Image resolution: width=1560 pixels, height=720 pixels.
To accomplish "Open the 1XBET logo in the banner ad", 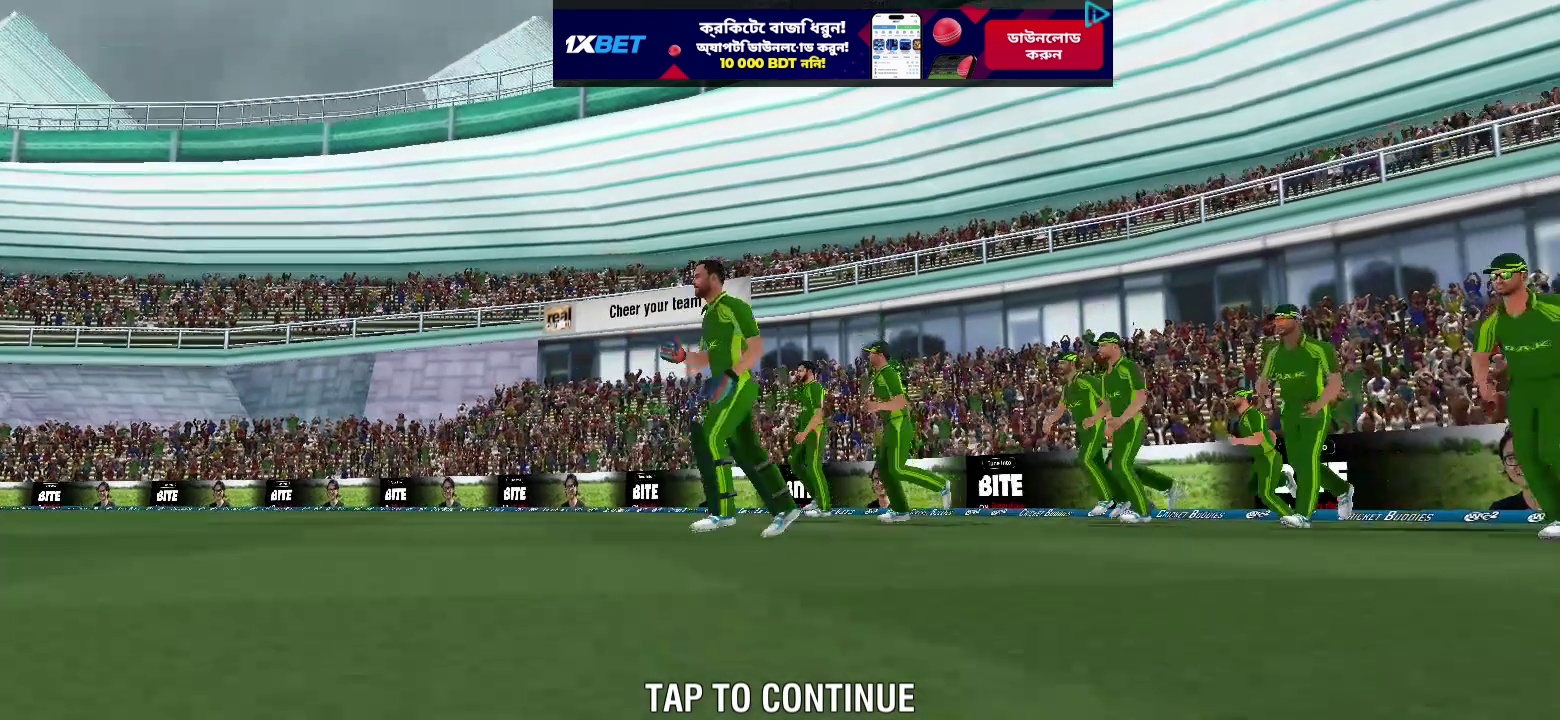I will click(605, 45).
